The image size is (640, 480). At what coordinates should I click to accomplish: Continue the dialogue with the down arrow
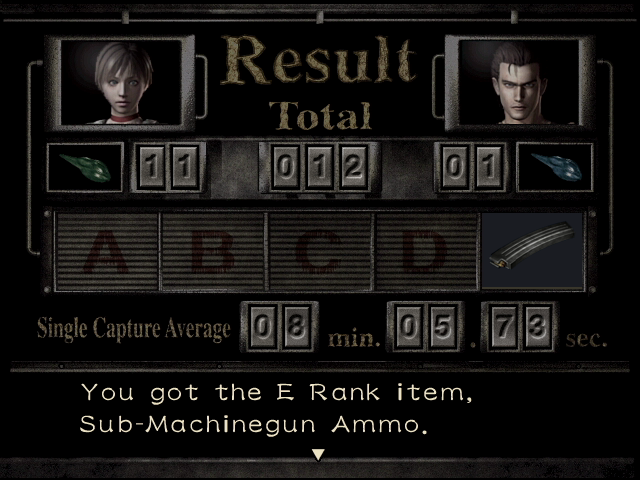pyautogui.click(x=318, y=455)
